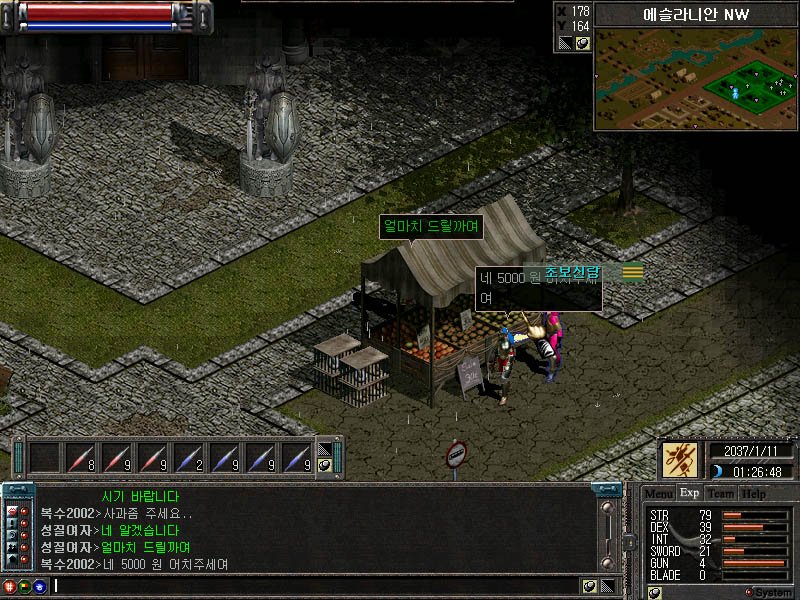The width and height of the screenshot is (800, 600).
Task: Use the blue potion slot with 2 left
Action: [188, 458]
